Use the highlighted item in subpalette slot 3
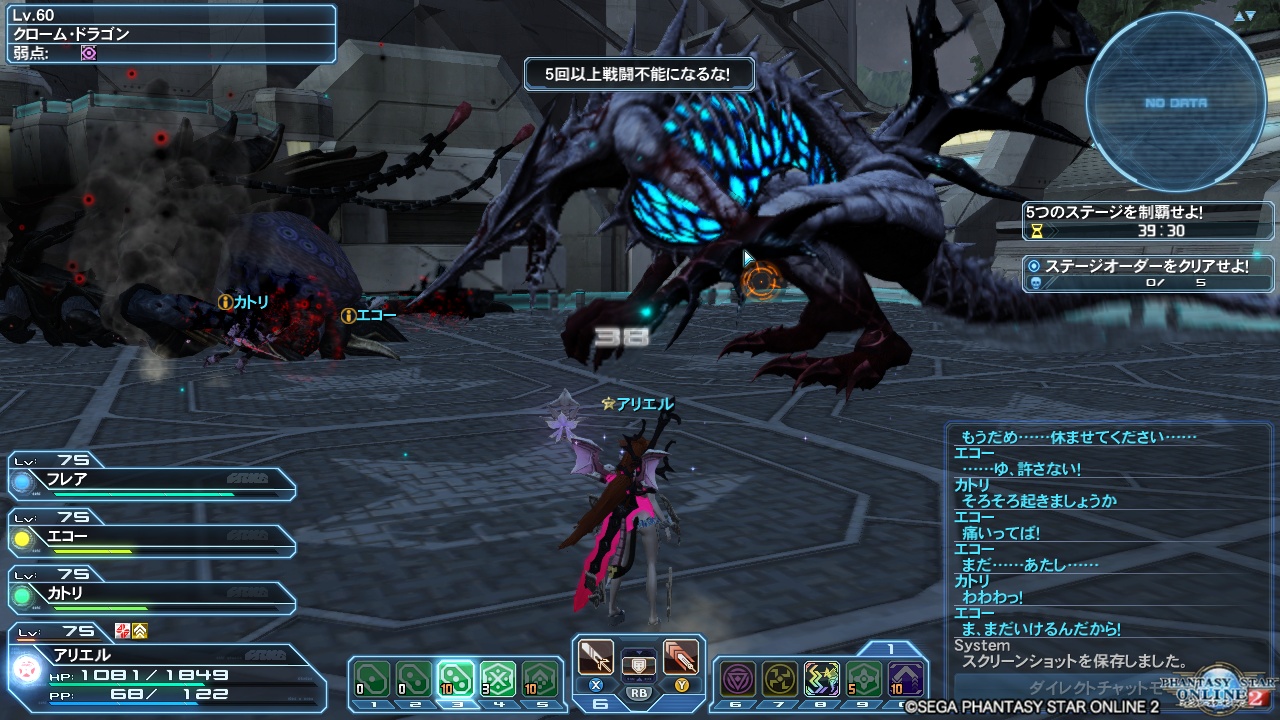 [x=456, y=679]
